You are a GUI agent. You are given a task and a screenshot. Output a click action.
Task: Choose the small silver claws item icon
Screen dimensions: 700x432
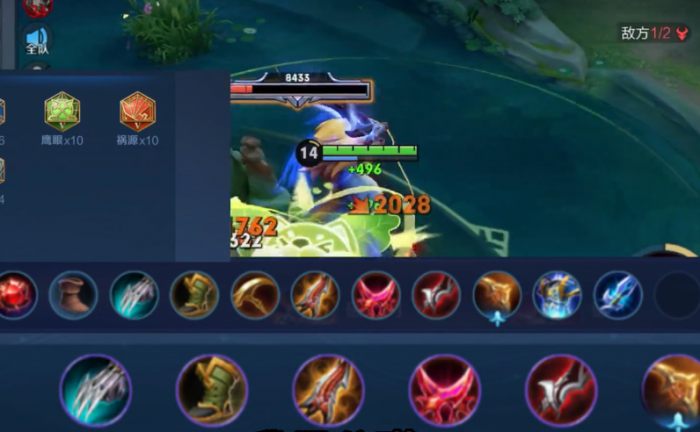[x=133, y=295]
